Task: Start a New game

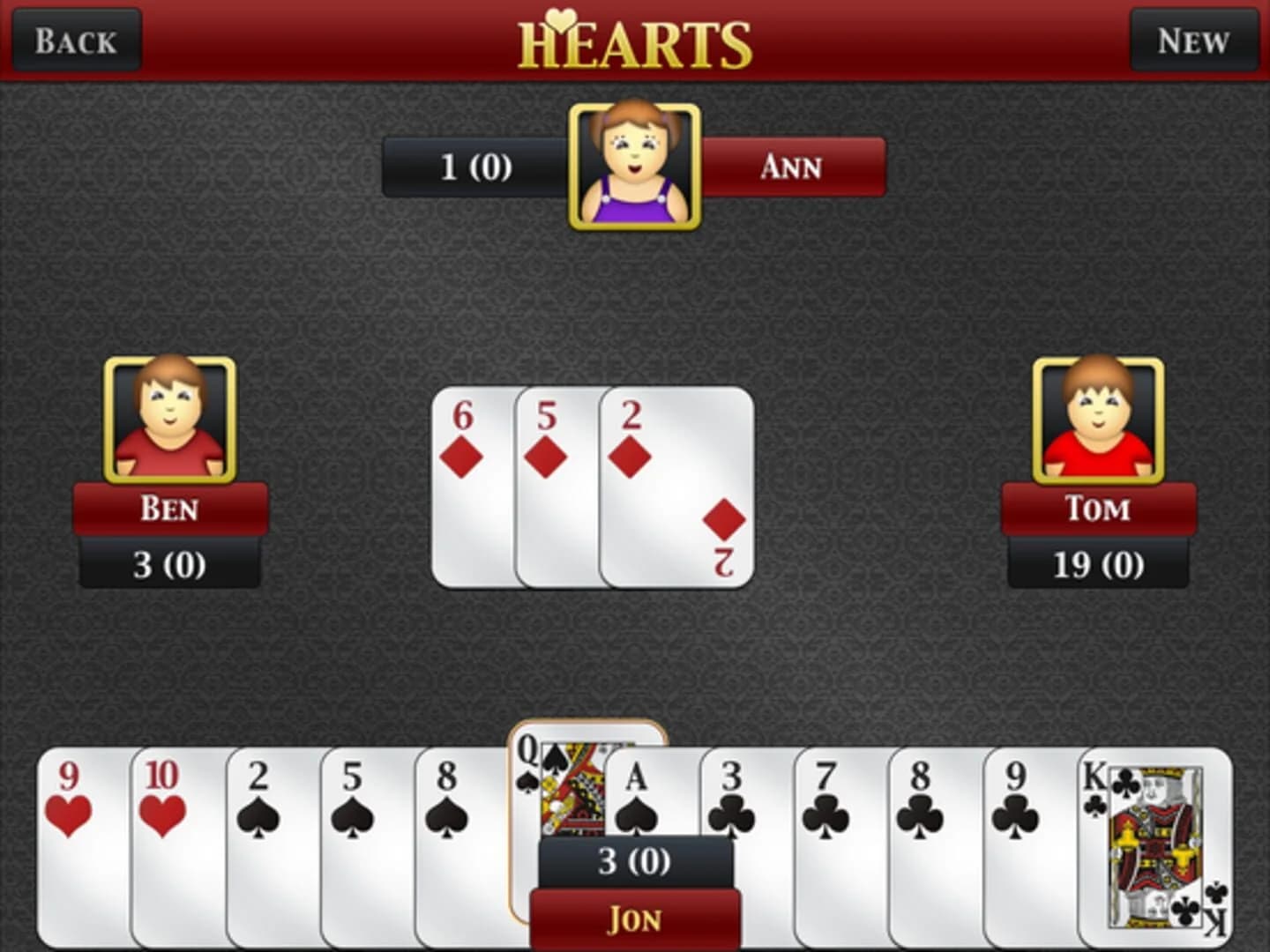Action: [x=1192, y=40]
